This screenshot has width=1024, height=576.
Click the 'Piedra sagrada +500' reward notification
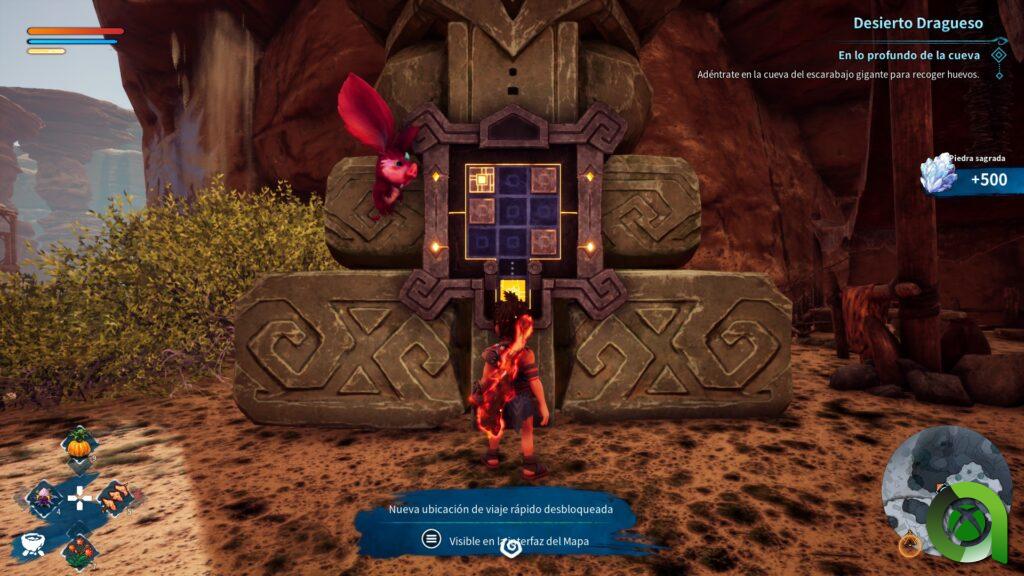pos(970,177)
